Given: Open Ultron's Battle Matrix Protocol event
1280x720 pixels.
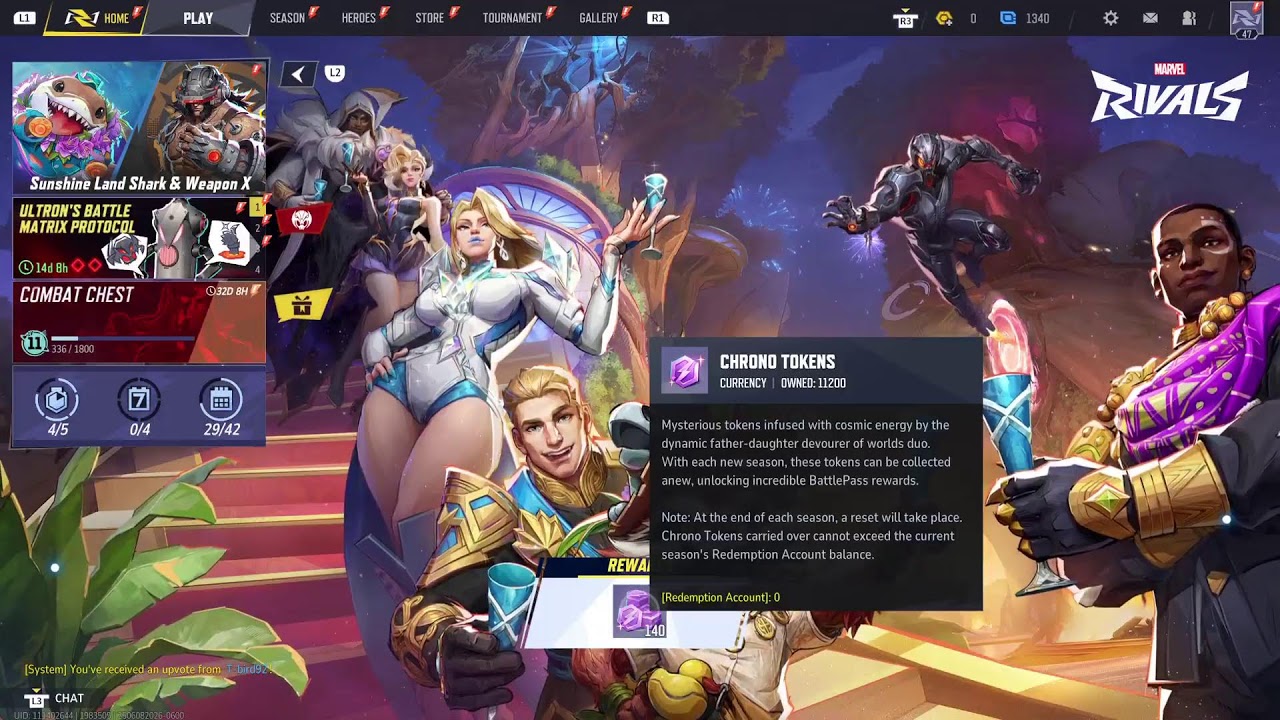Looking at the screenshot, I should tap(139, 239).
